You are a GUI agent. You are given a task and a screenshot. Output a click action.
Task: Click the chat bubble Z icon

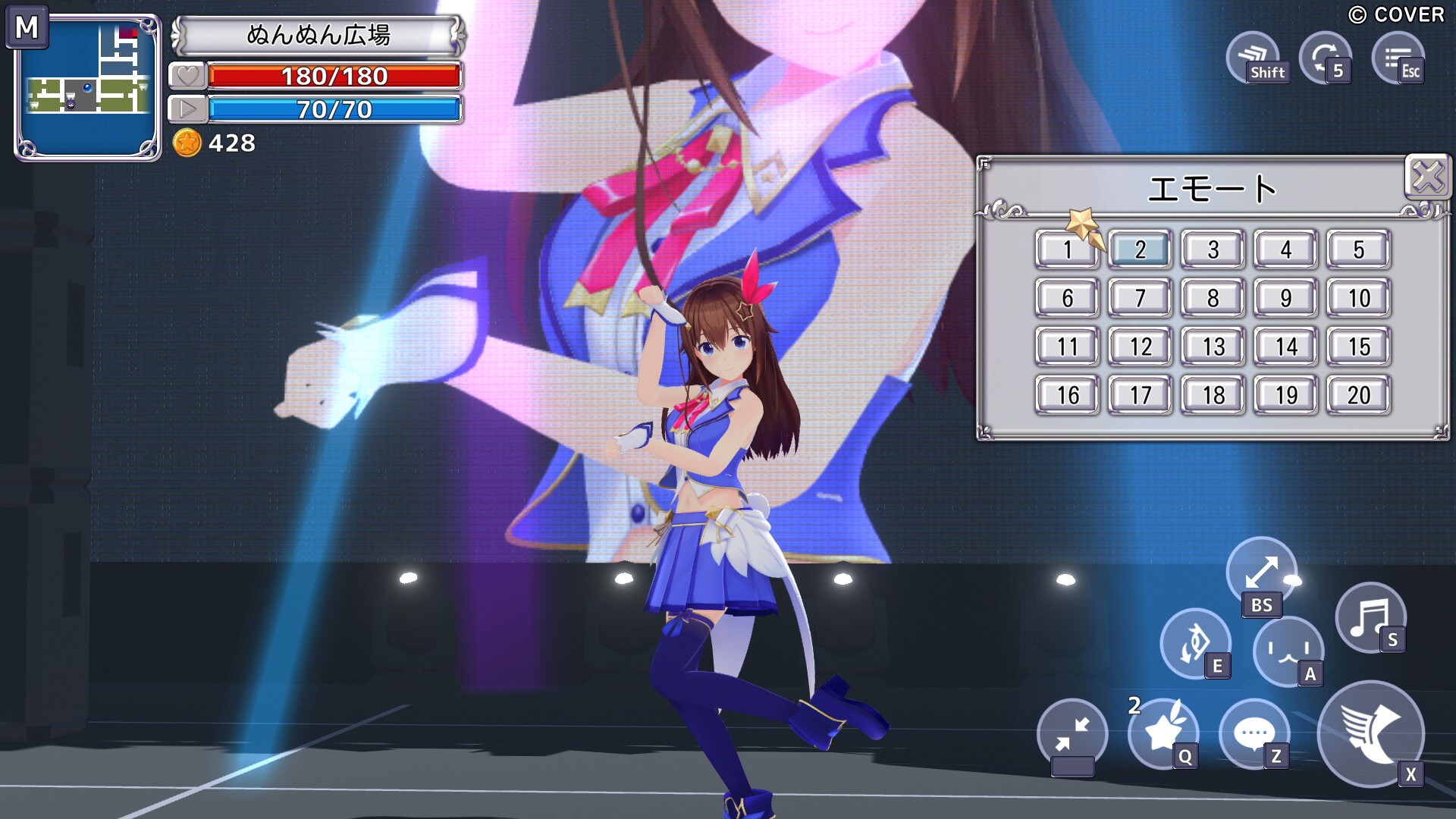click(1253, 733)
